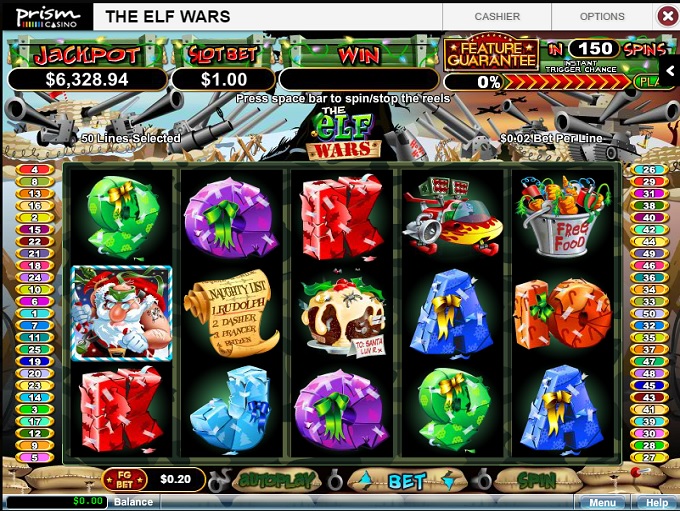Screen dimensions: 680x511
Task: Click the FG Bet badge
Action: pyautogui.click(x=130, y=480)
